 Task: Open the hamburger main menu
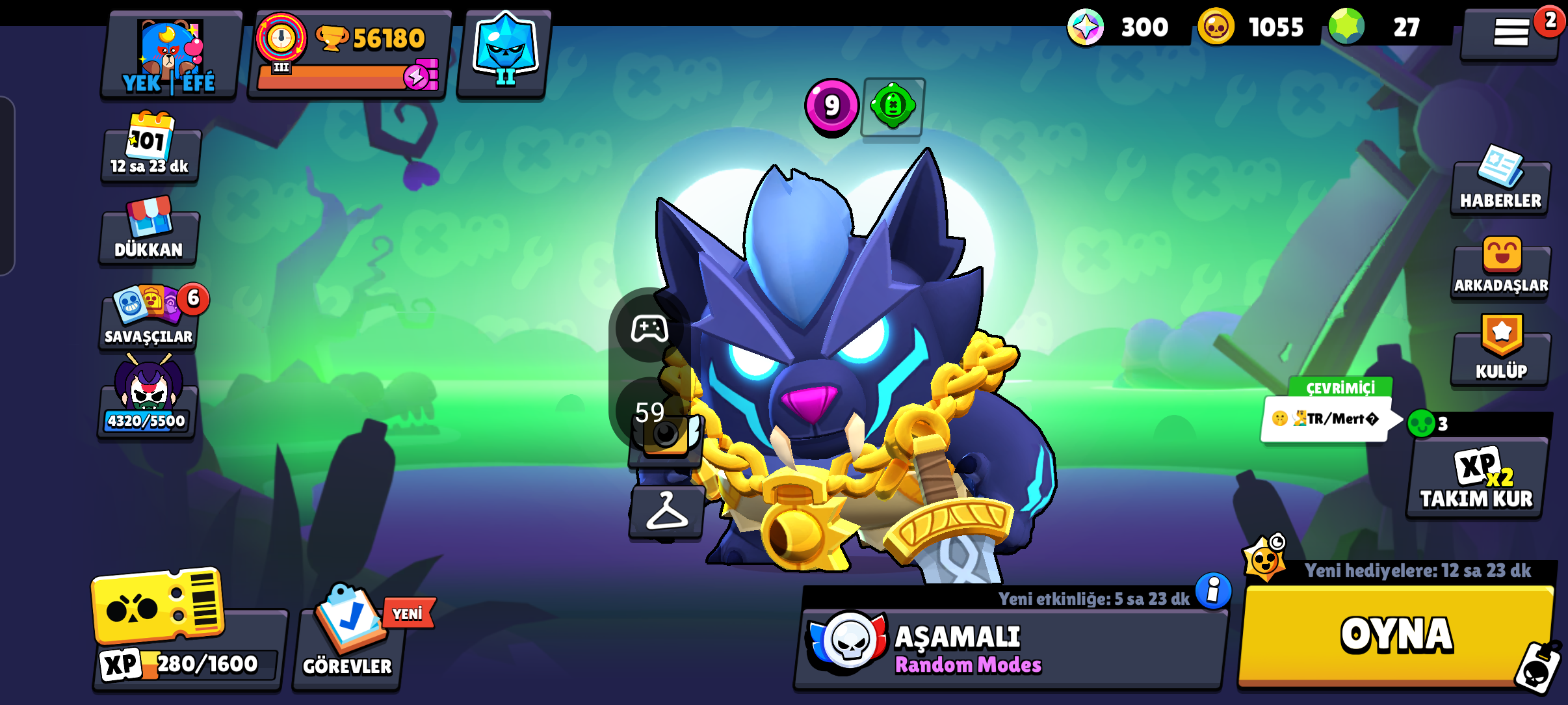[1510, 33]
